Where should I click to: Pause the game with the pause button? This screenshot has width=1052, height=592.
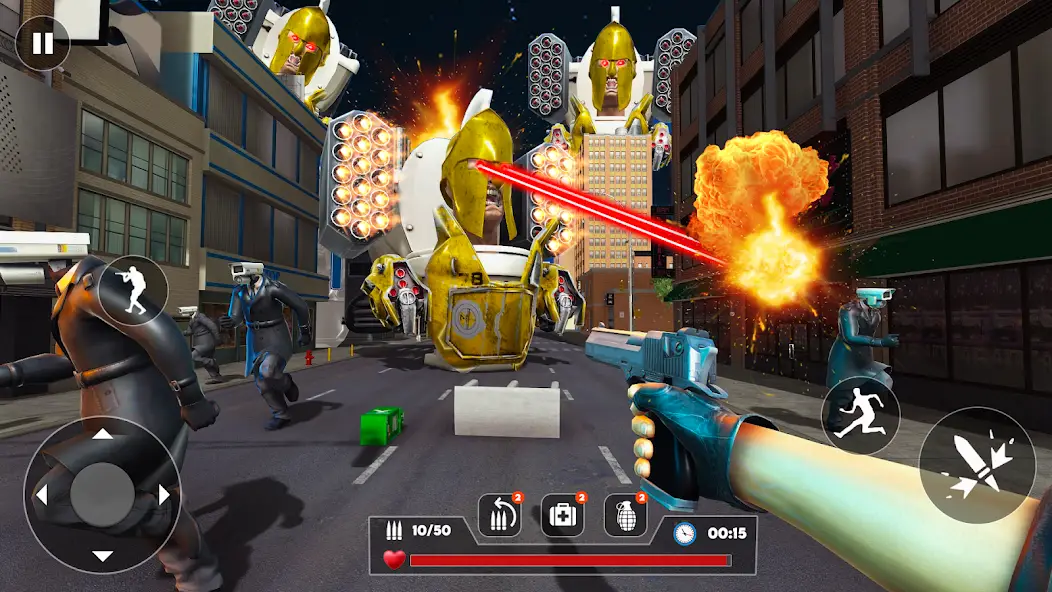coord(42,43)
